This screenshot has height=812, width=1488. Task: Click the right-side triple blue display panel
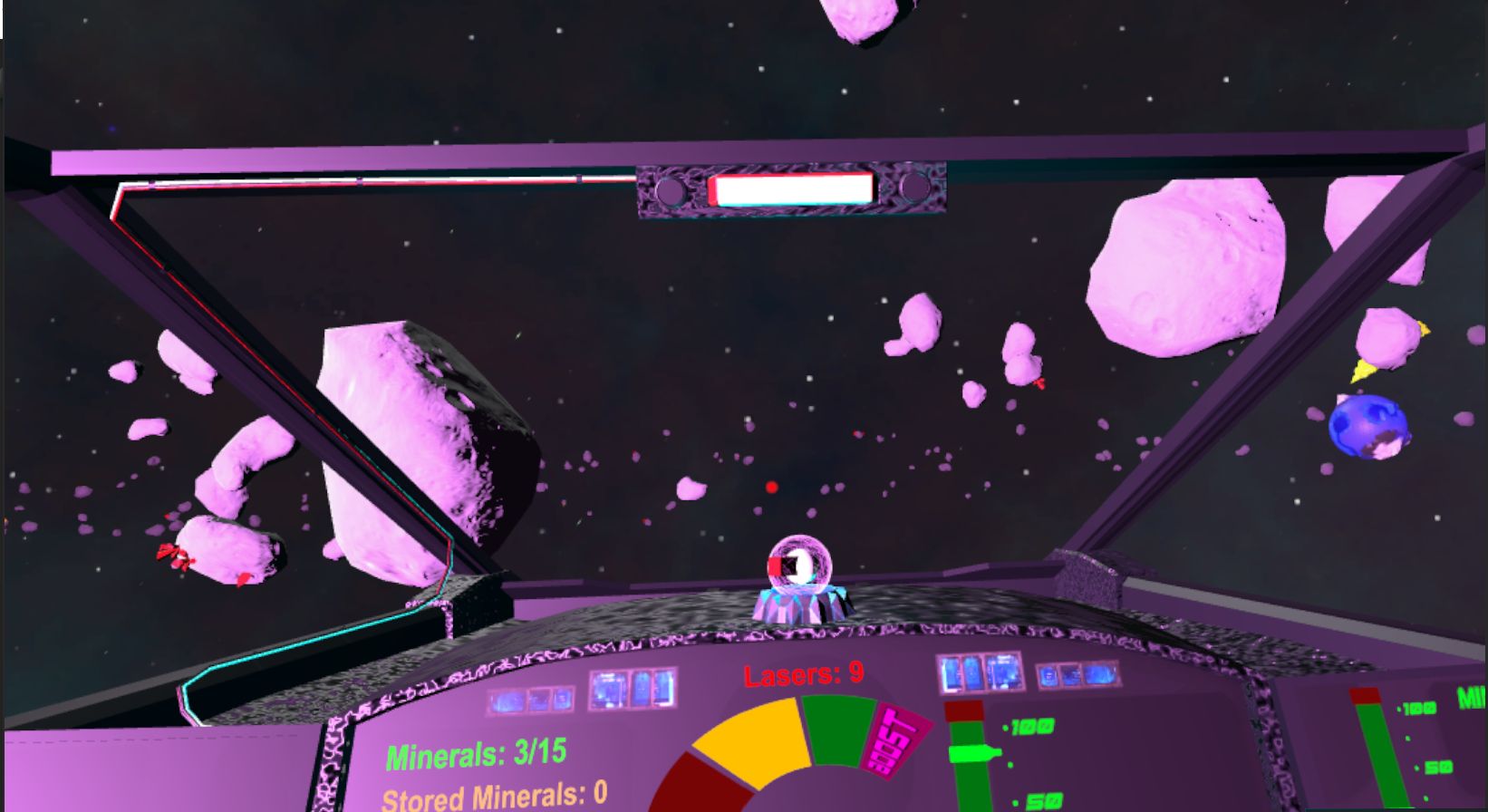(x=981, y=672)
